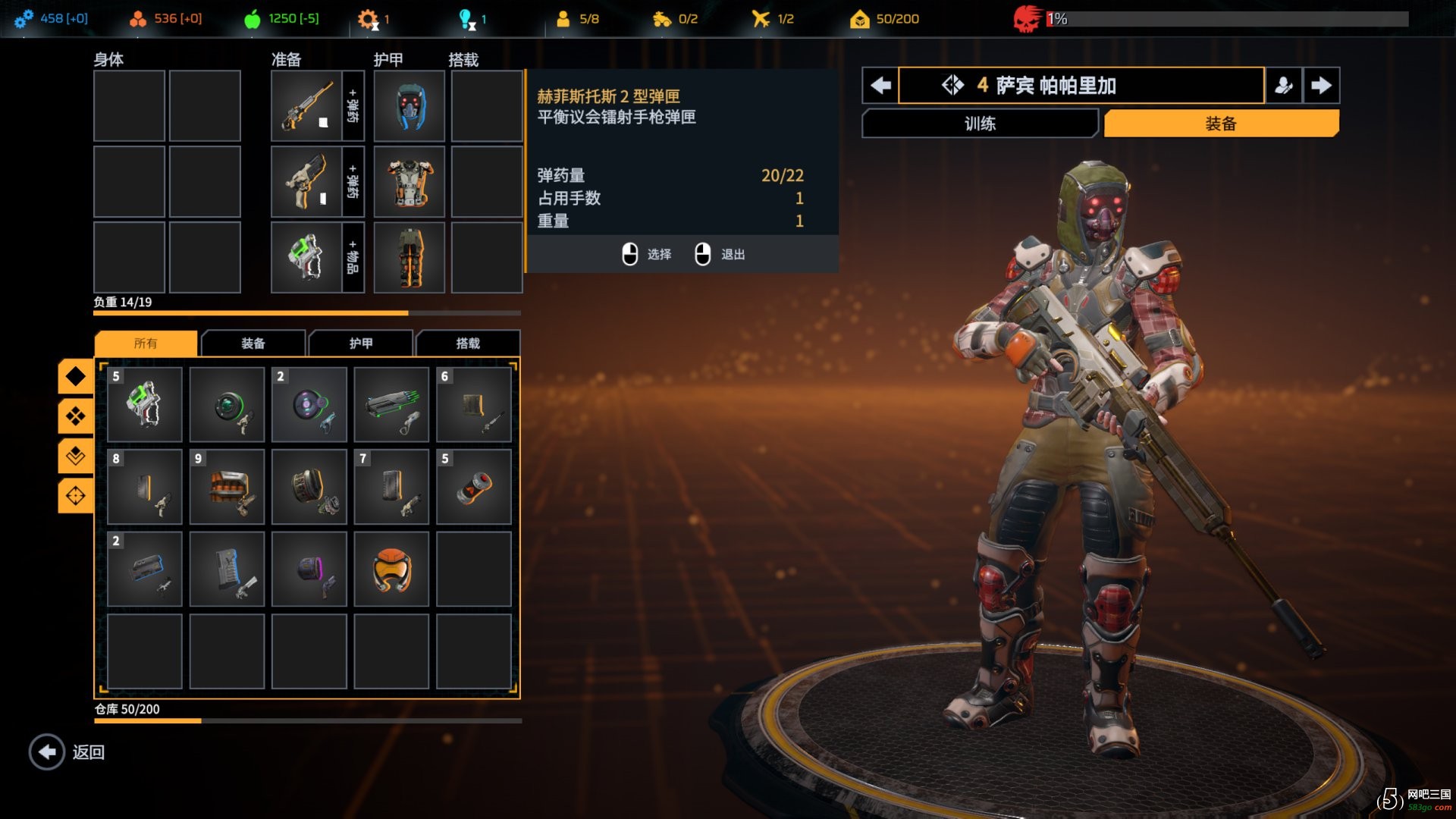Select the 装备 equipment tab
The height and width of the screenshot is (819, 1456).
[1221, 124]
